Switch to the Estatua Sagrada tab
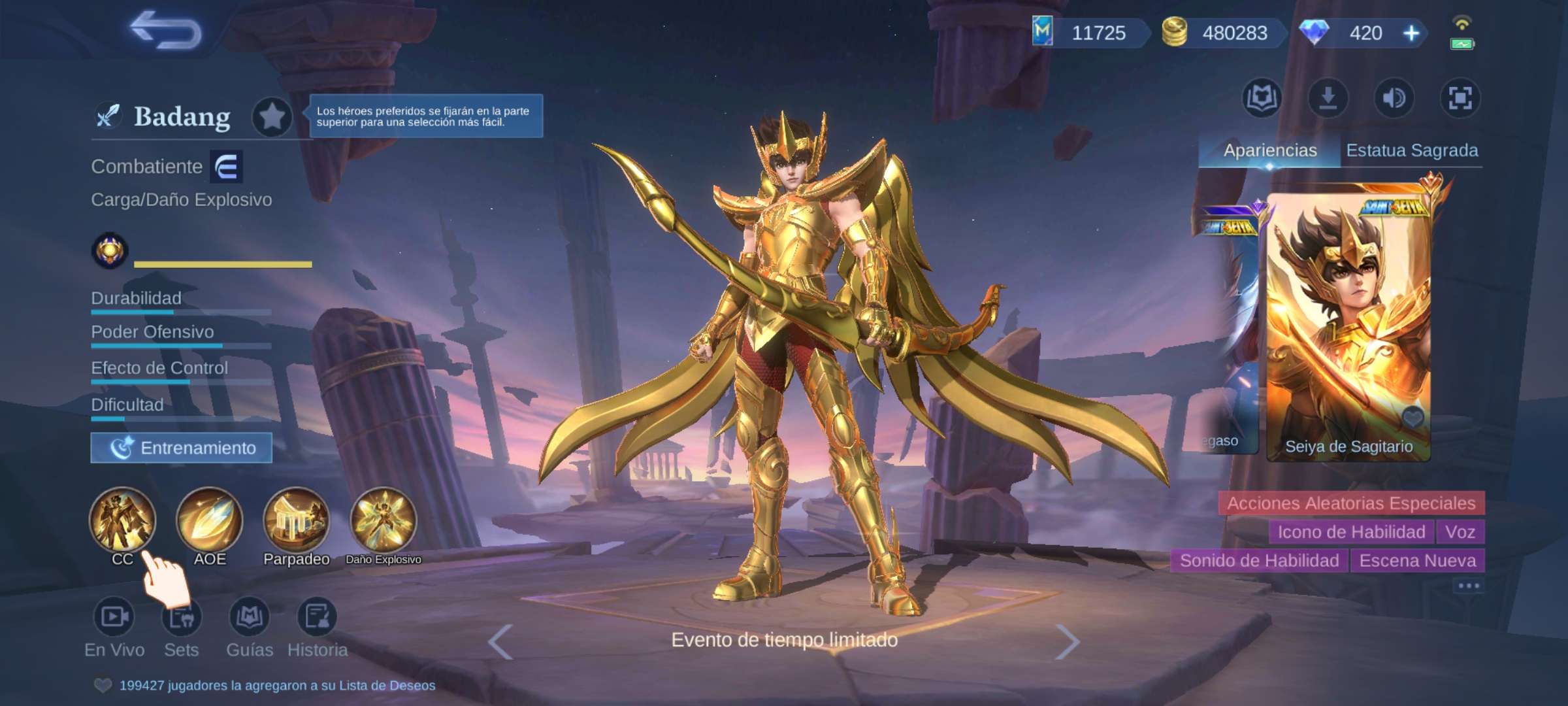 pyautogui.click(x=1414, y=150)
